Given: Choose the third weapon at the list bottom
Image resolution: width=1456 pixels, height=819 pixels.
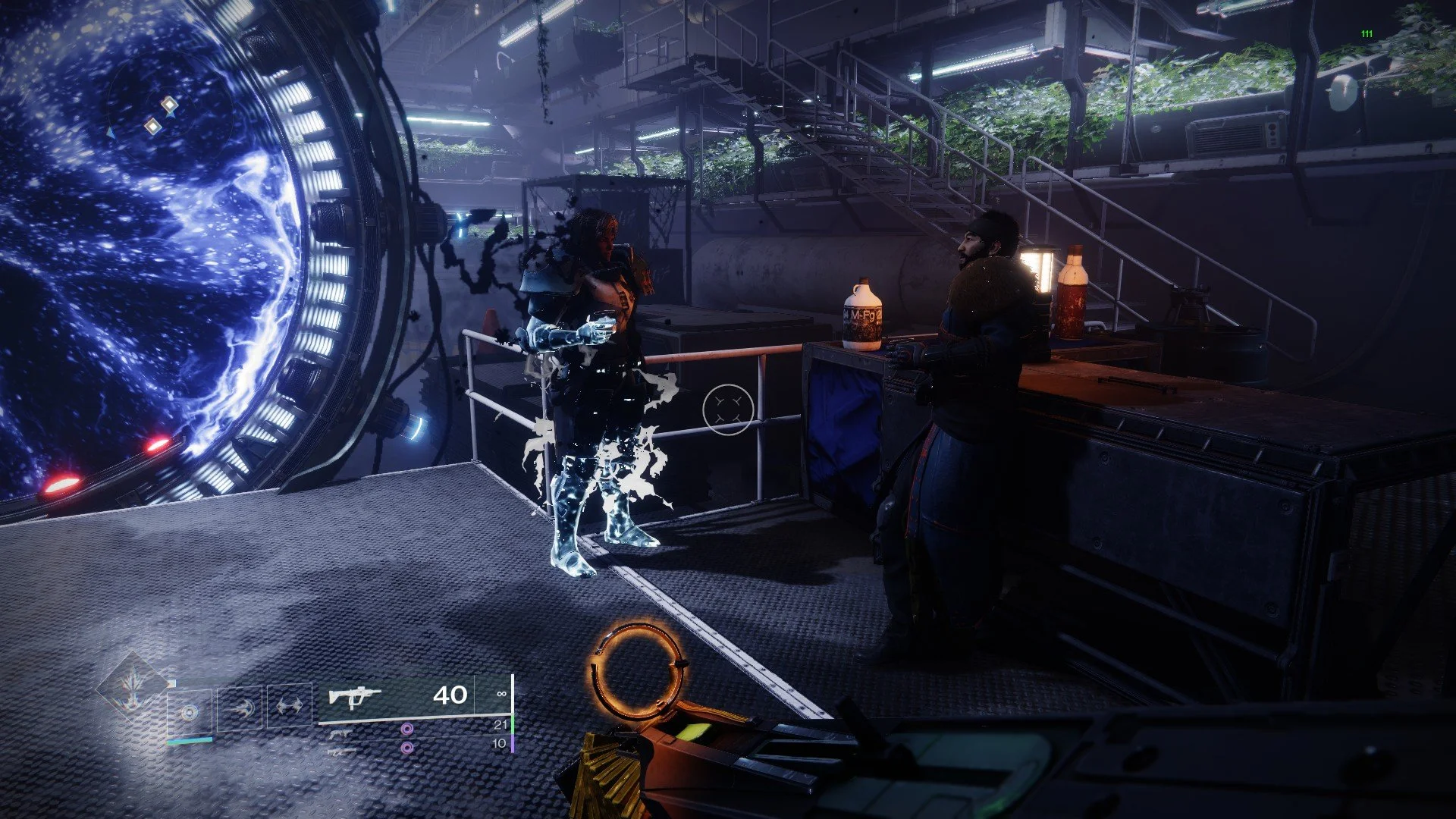Looking at the screenshot, I should point(340,752).
